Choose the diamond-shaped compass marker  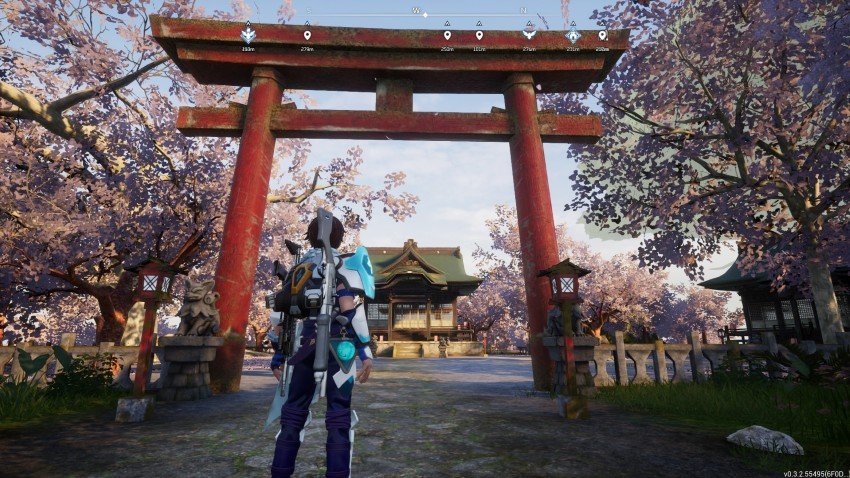(x=573, y=35)
